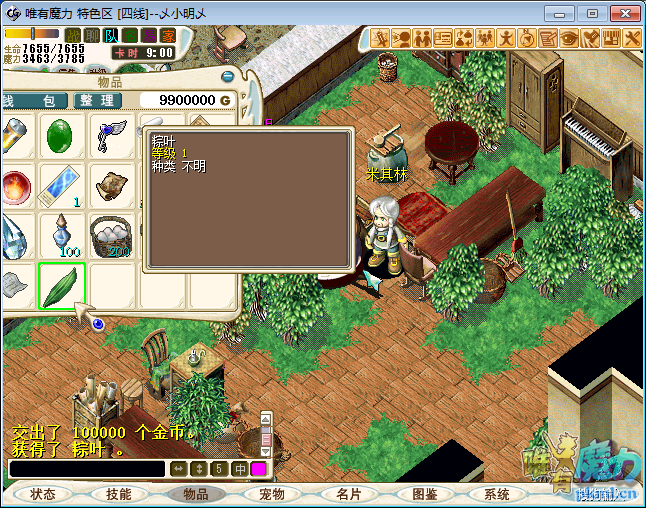This screenshot has height=508, width=646.
Task: Click the 整理 sort inventory button
Action: pos(98,101)
